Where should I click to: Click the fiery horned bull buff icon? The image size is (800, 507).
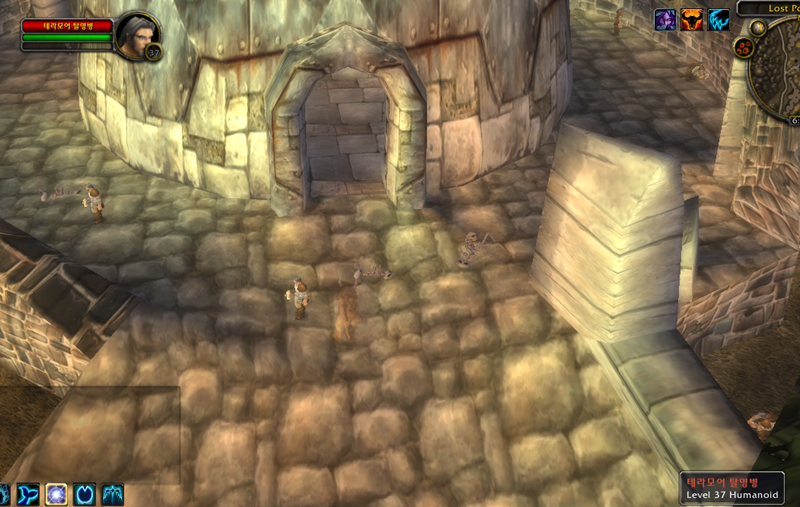[692, 20]
